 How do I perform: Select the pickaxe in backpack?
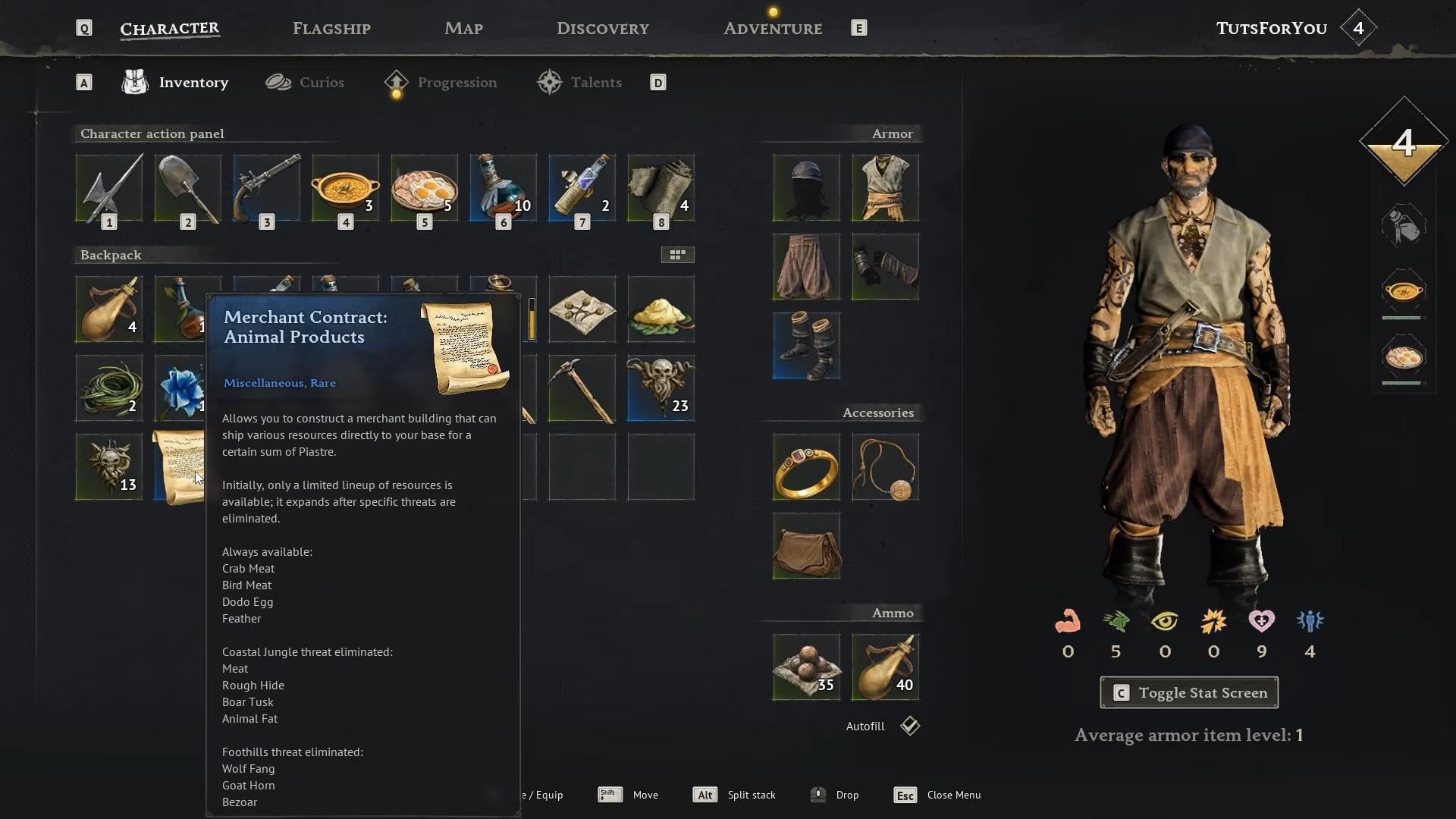click(x=582, y=388)
